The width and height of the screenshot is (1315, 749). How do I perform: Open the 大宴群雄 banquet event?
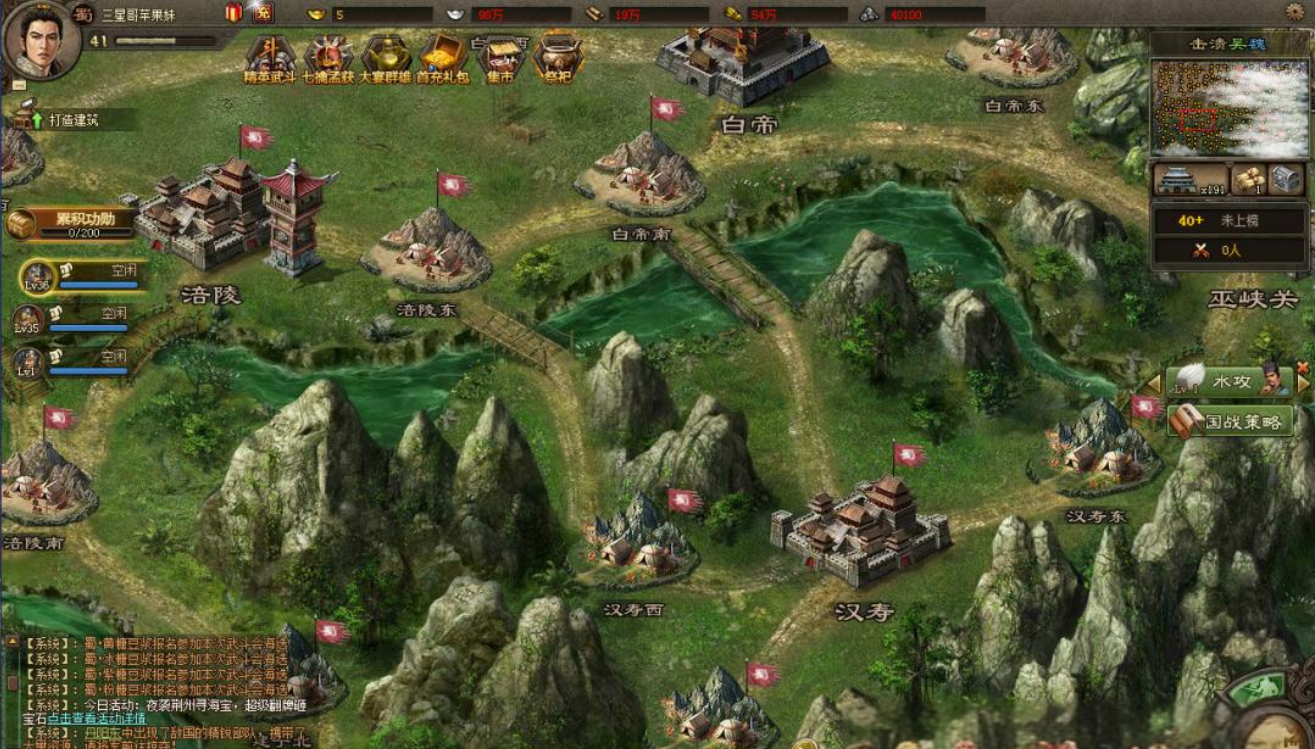pyautogui.click(x=386, y=58)
